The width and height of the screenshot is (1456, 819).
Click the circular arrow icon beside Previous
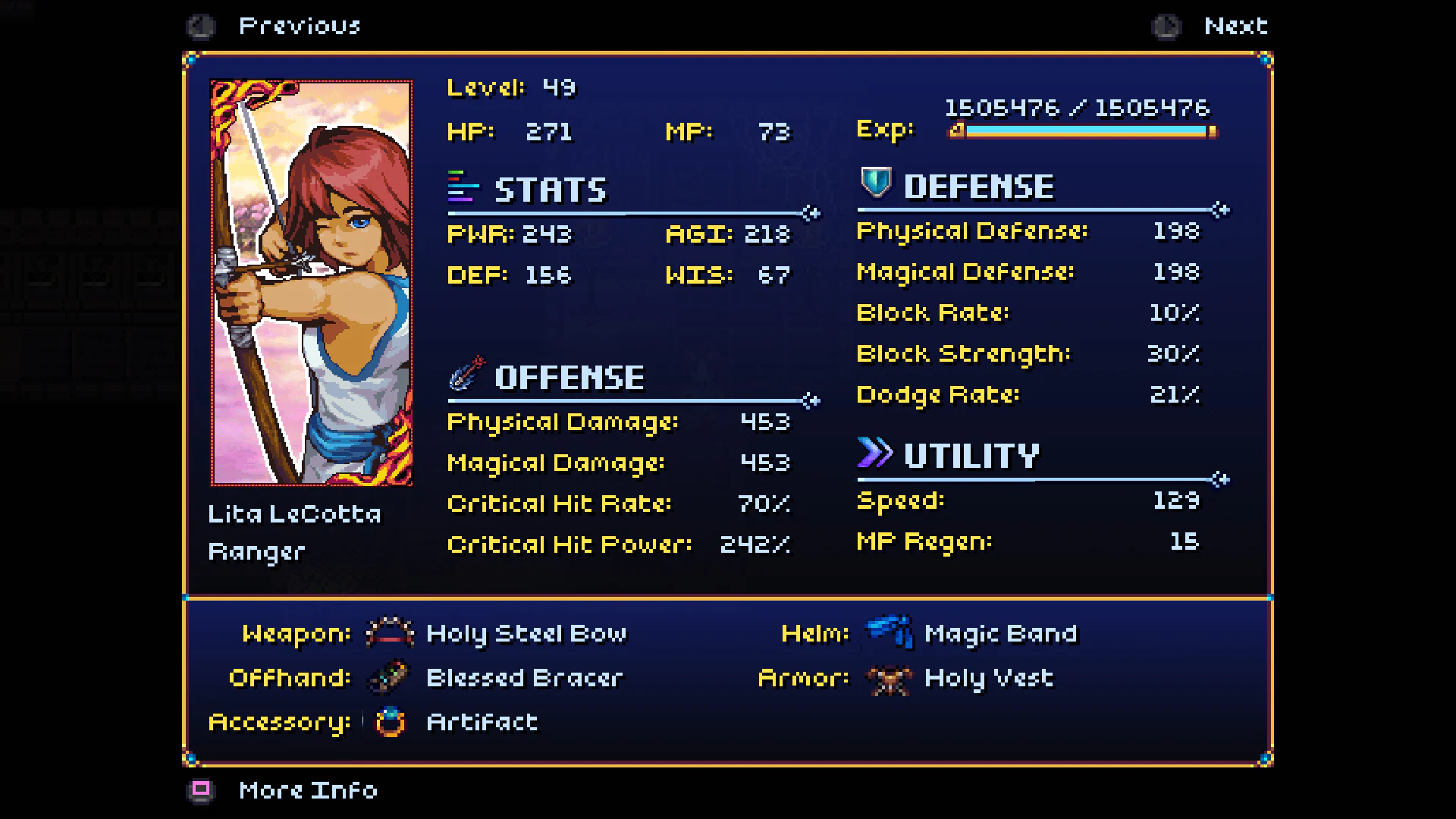(x=200, y=26)
